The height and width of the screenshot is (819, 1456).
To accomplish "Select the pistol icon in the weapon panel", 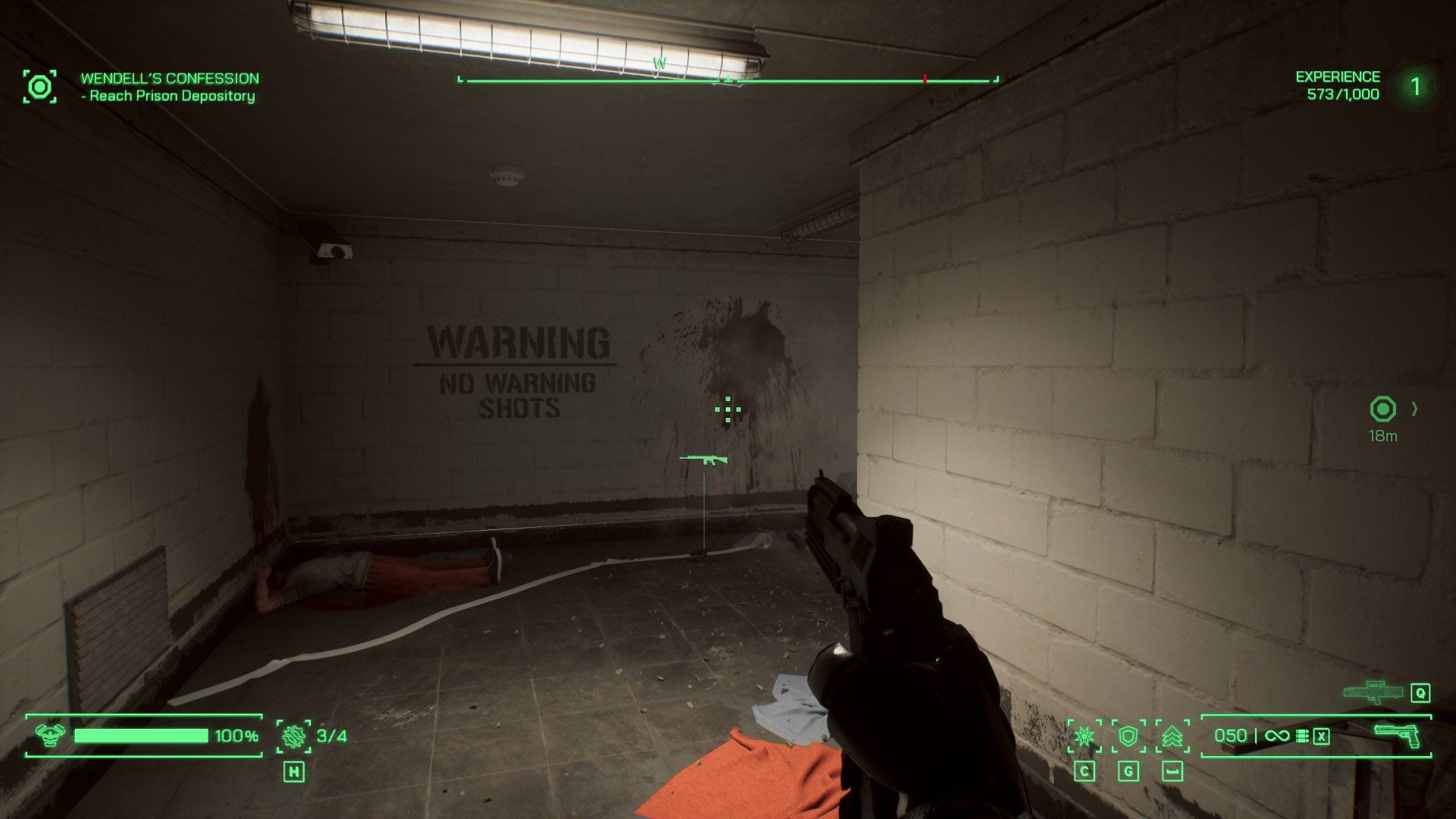I will [1398, 736].
